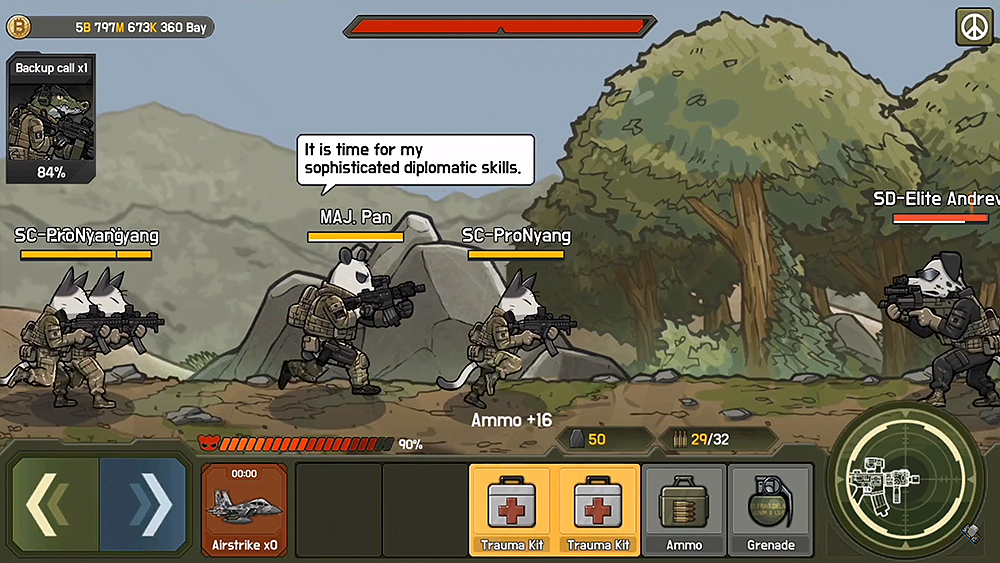Throw a Grenade from the item bar

tap(770, 509)
